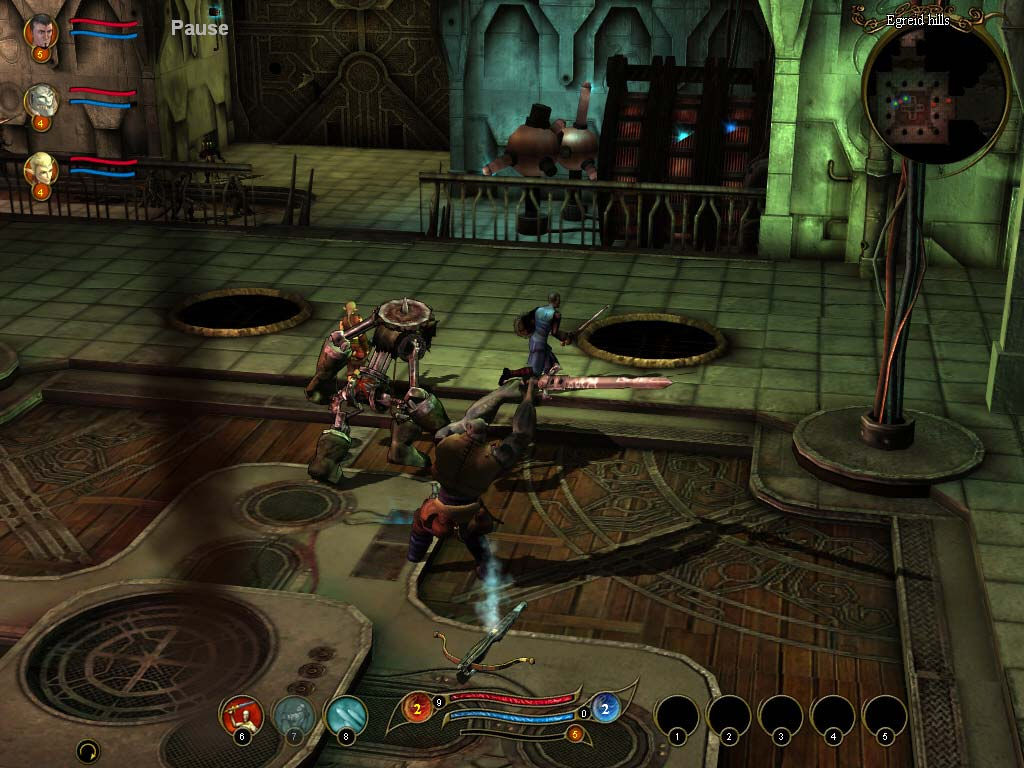Activate the red sword skill numbered 6
The height and width of the screenshot is (768, 1024).
coord(242,714)
